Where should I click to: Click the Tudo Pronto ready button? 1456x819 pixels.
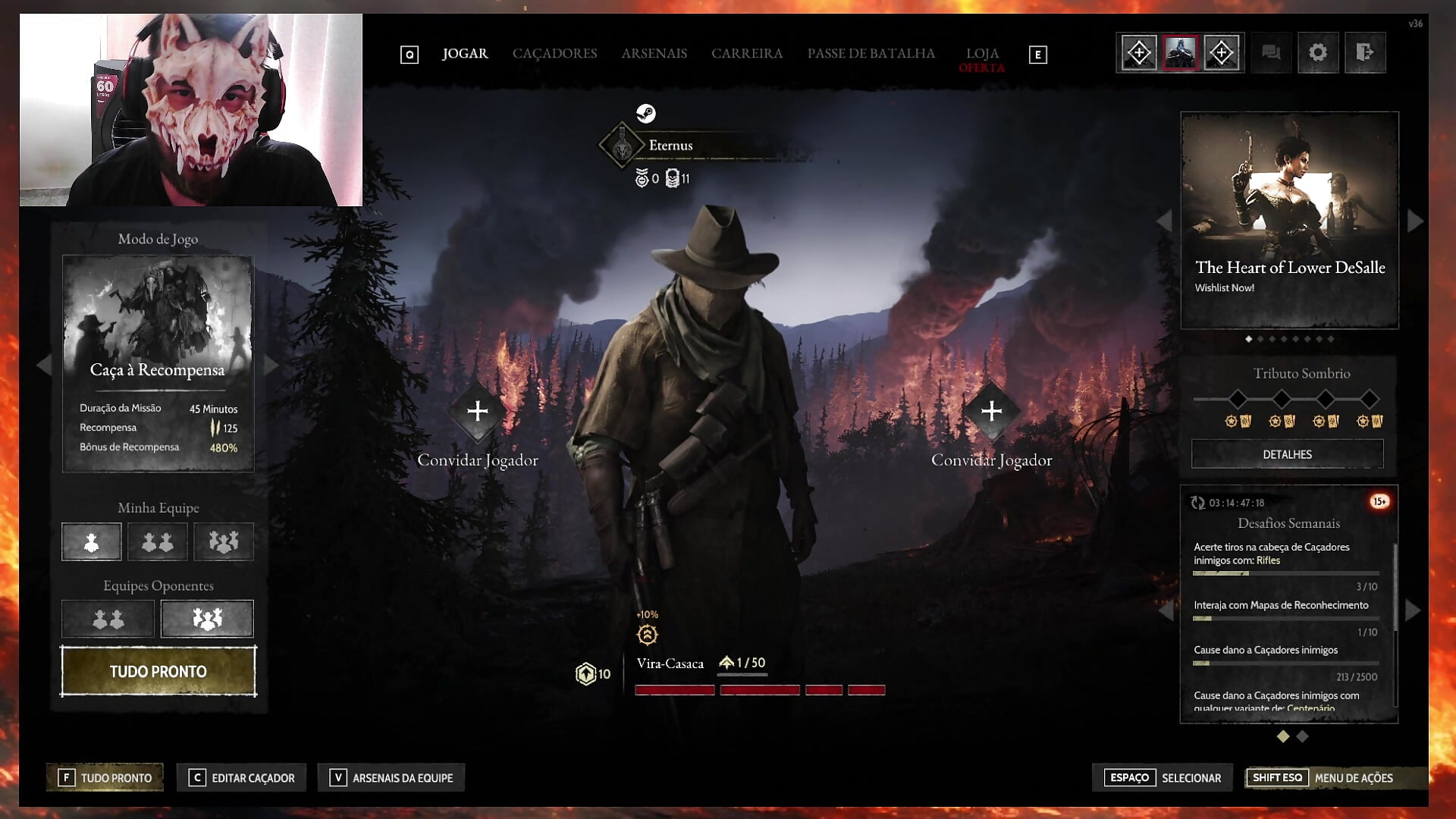(158, 671)
